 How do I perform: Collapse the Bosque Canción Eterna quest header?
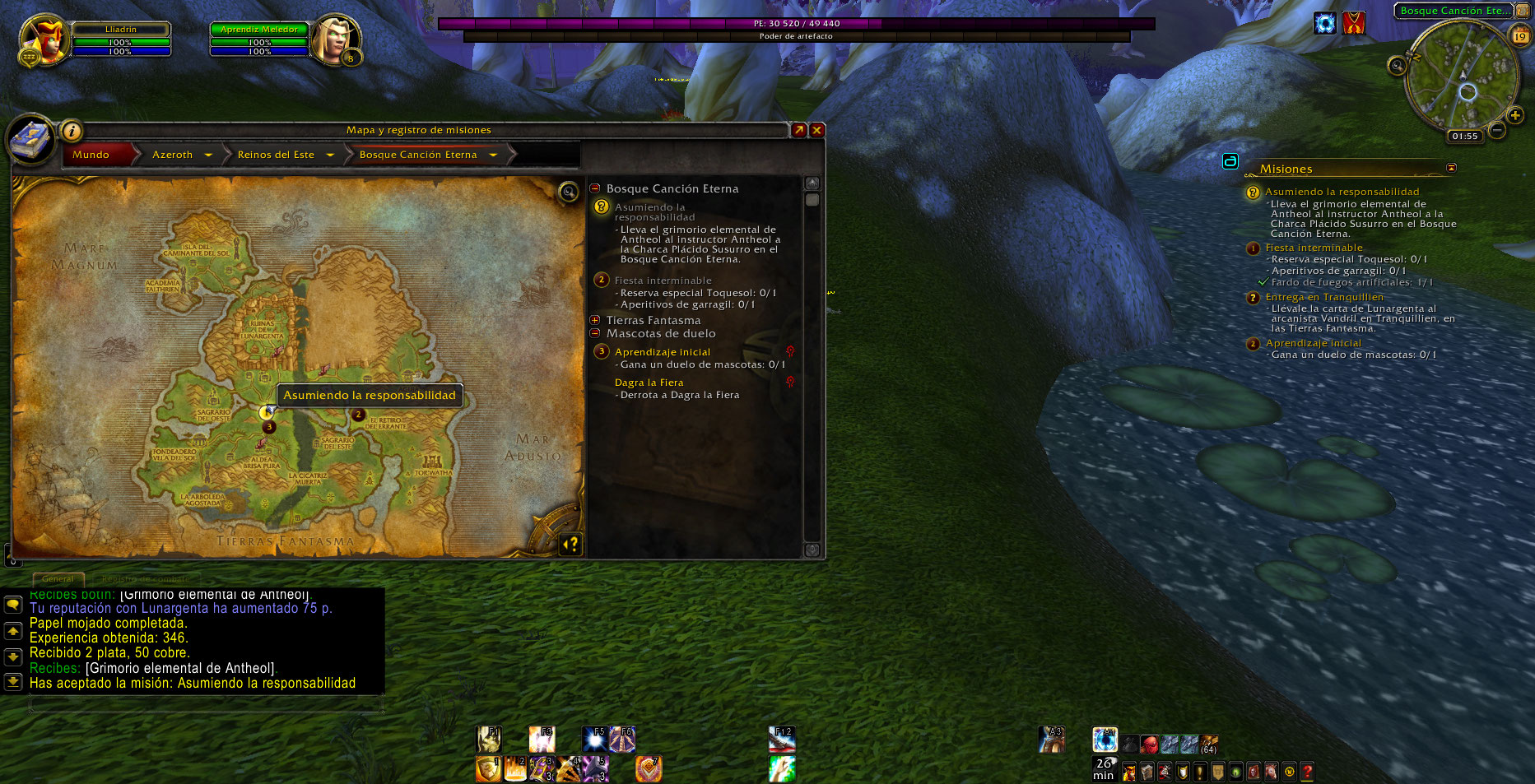595,188
